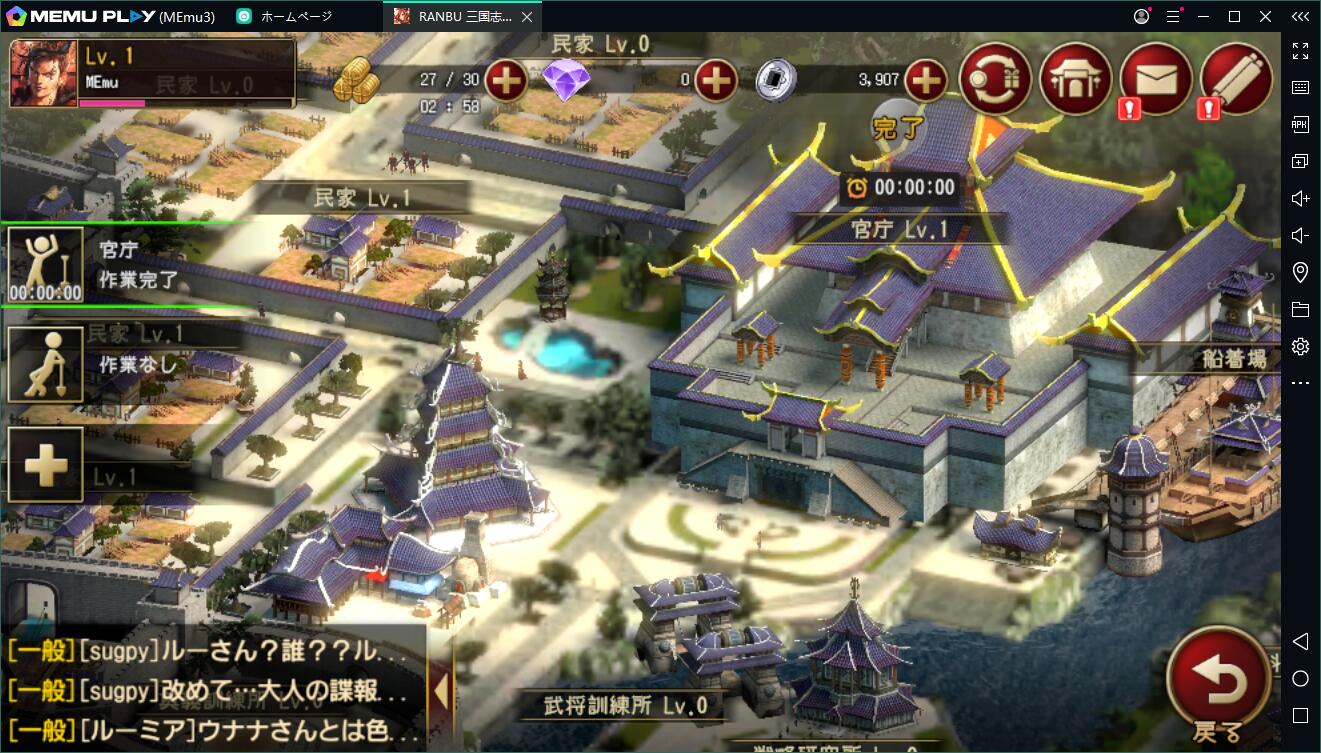Screen dimensions: 1321x753
Task: Click the volume up icon
Action: pyautogui.click(x=1300, y=198)
